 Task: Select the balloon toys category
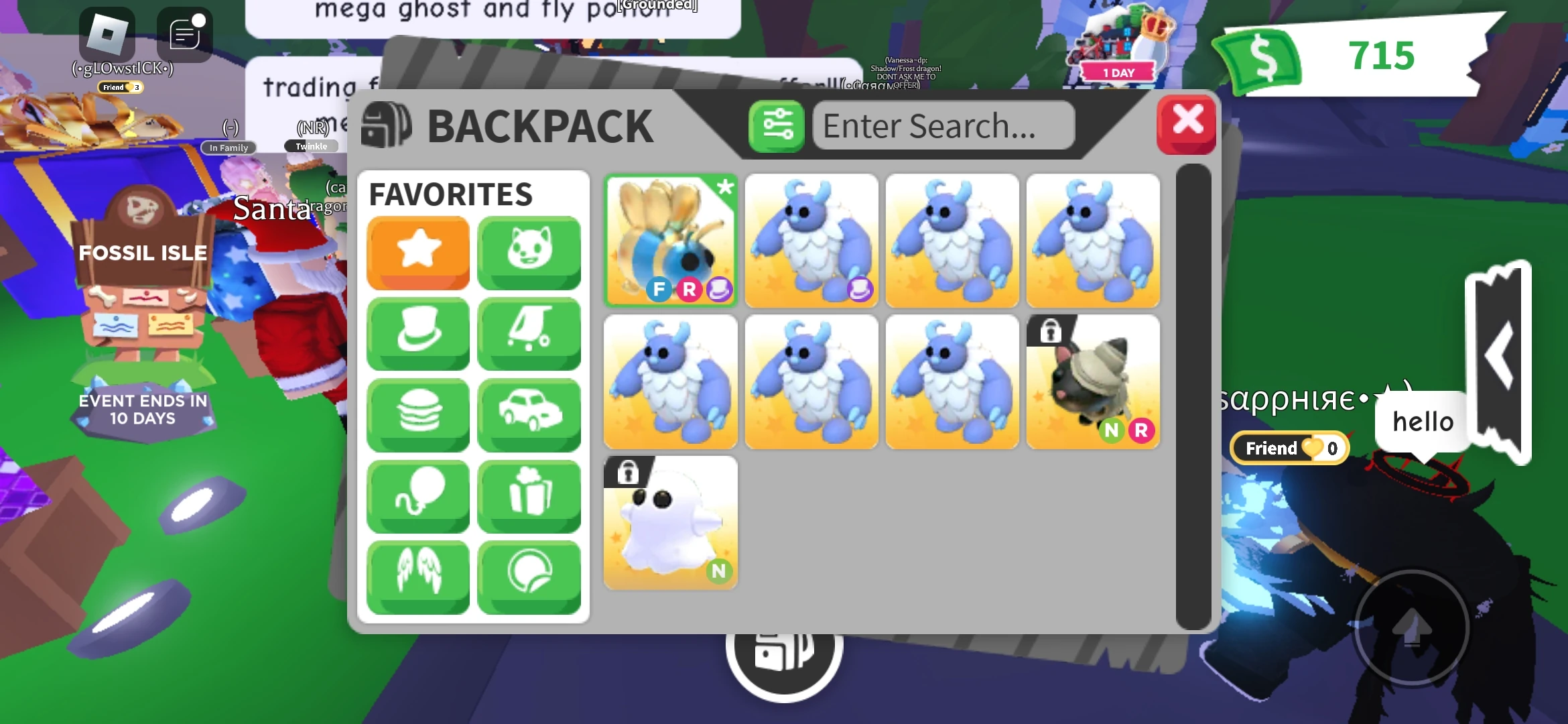pos(417,496)
